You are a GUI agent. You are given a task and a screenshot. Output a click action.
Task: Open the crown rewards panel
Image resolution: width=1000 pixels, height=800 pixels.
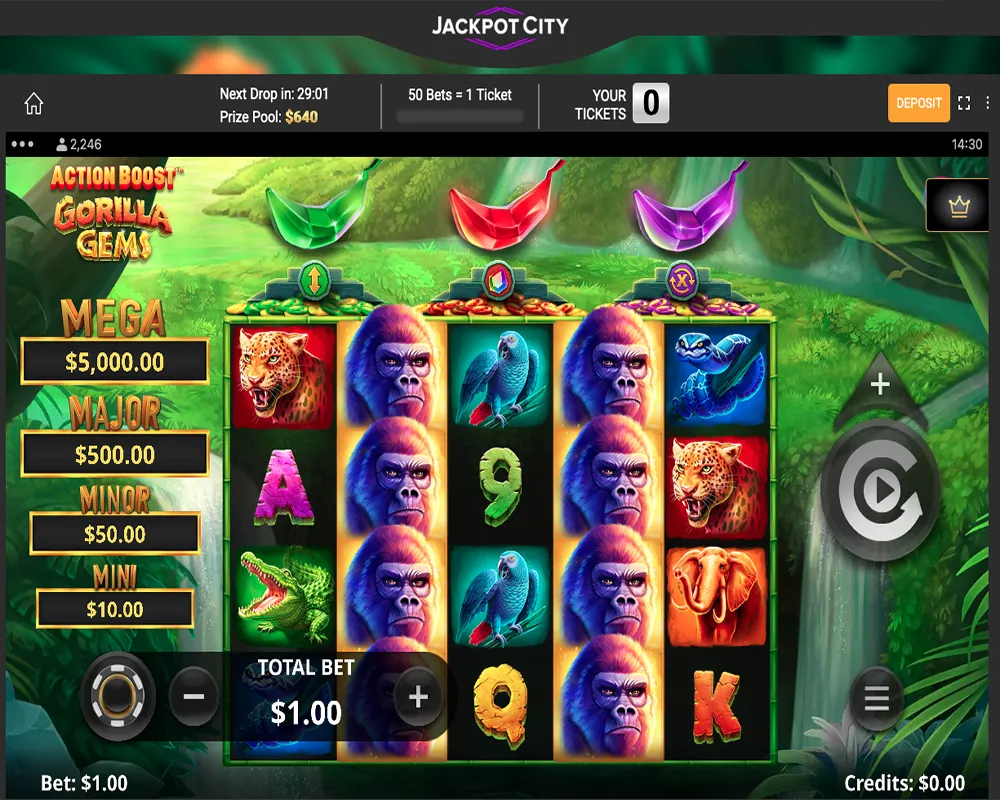[x=959, y=205]
